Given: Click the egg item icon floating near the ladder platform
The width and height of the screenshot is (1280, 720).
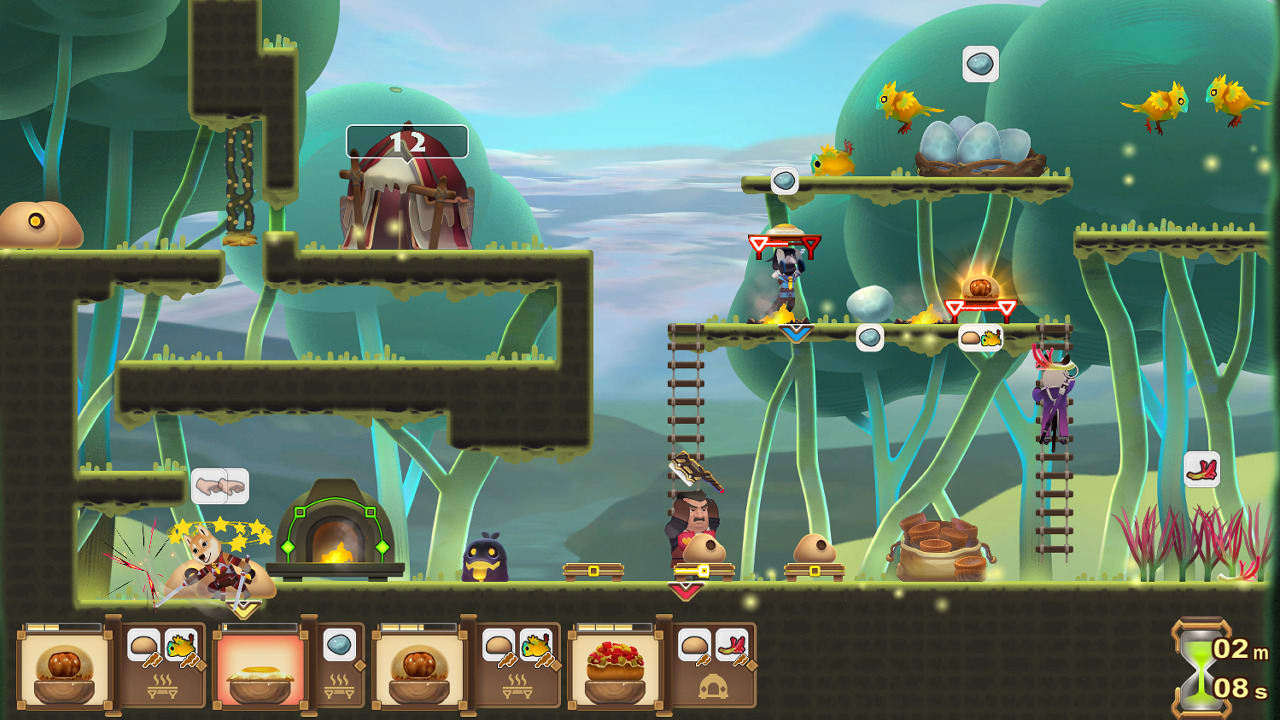Looking at the screenshot, I should point(869,338).
